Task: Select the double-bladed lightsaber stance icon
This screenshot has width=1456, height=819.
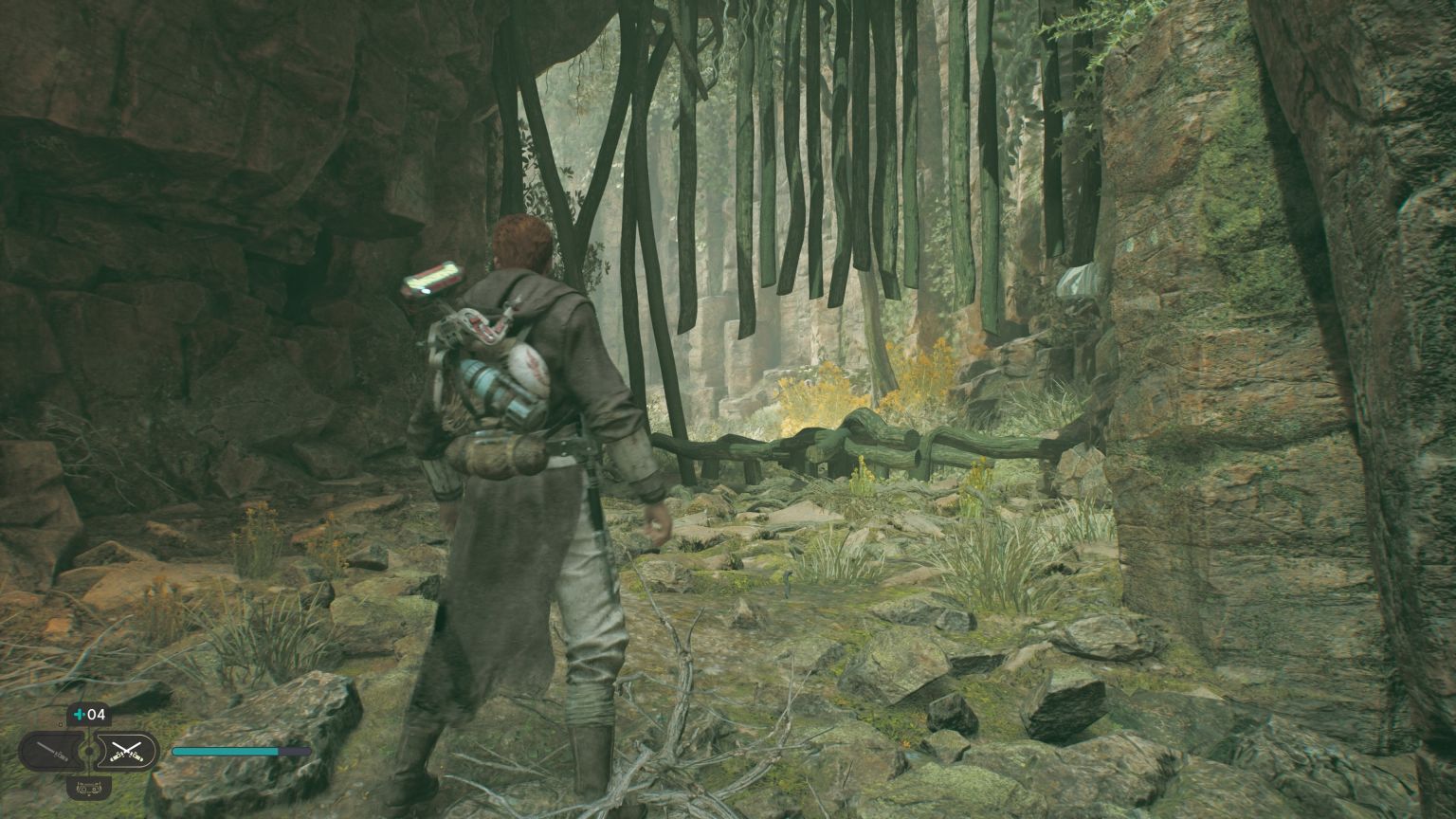Action: tap(128, 749)
